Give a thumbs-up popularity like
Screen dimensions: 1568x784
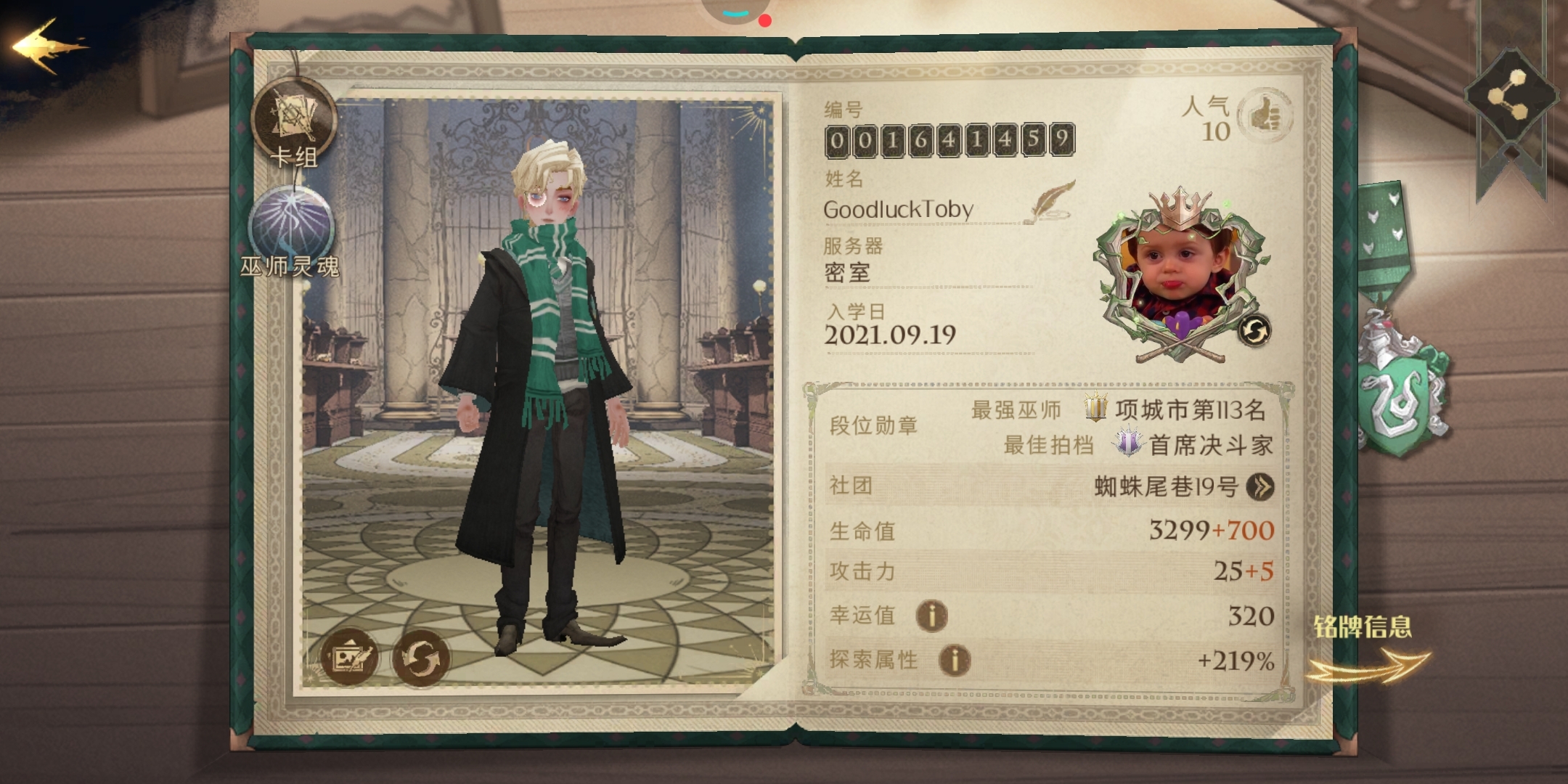[x=1265, y=115]
